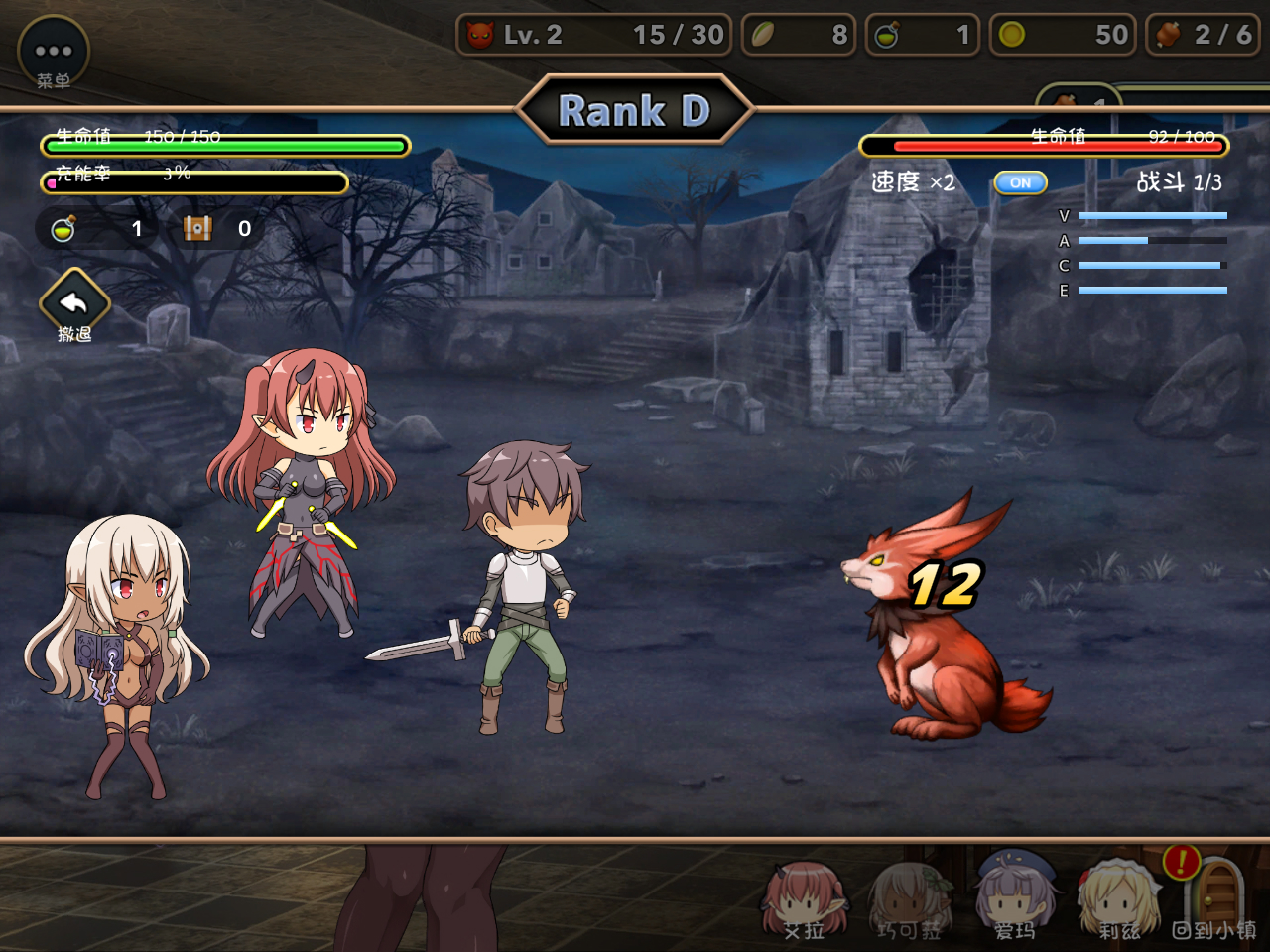Retreat with the 撤退 arrow button

coord(74,301)
